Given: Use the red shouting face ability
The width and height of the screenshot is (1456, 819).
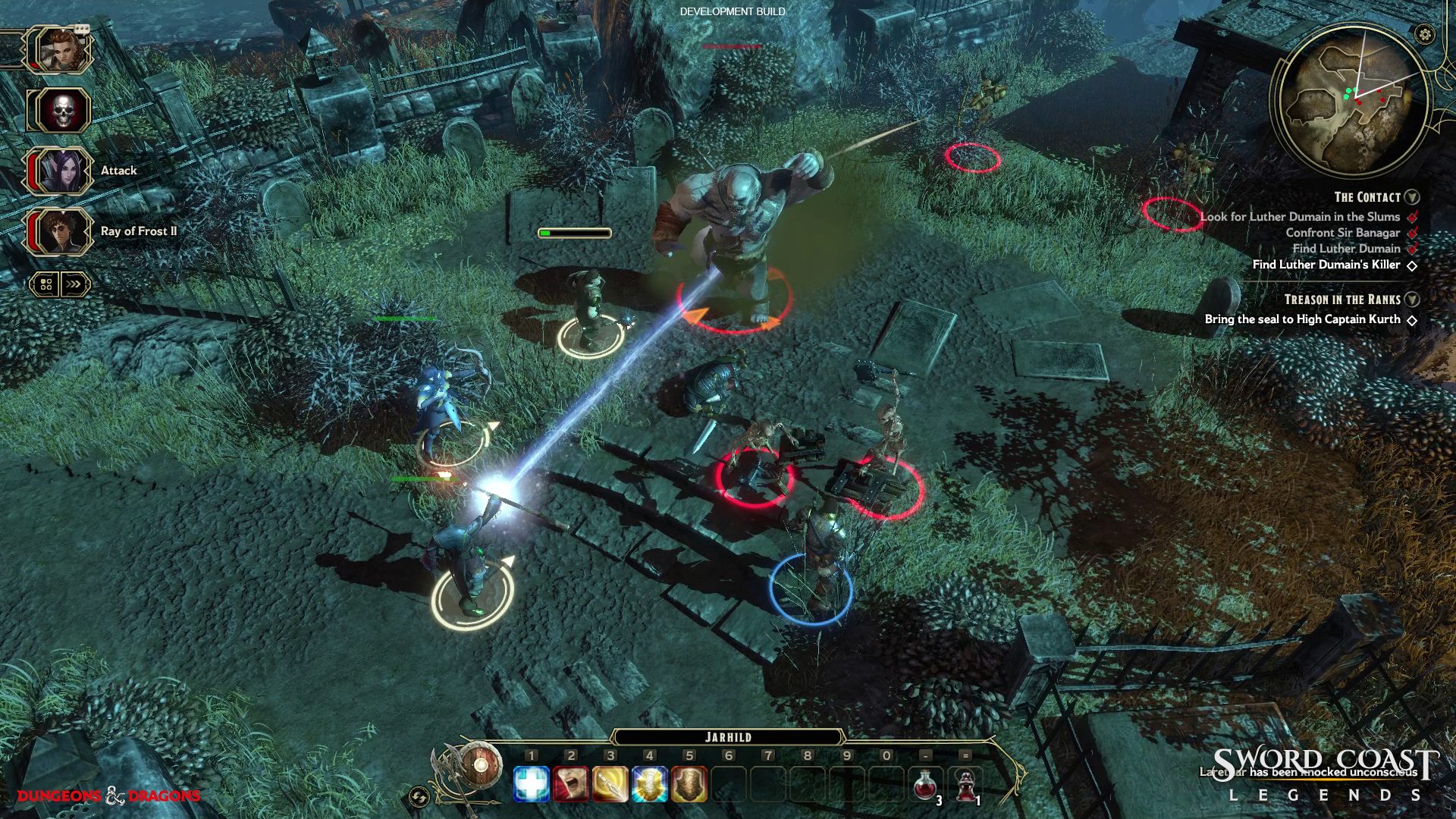Looking at the screenshot, I should tap(571, 784).
